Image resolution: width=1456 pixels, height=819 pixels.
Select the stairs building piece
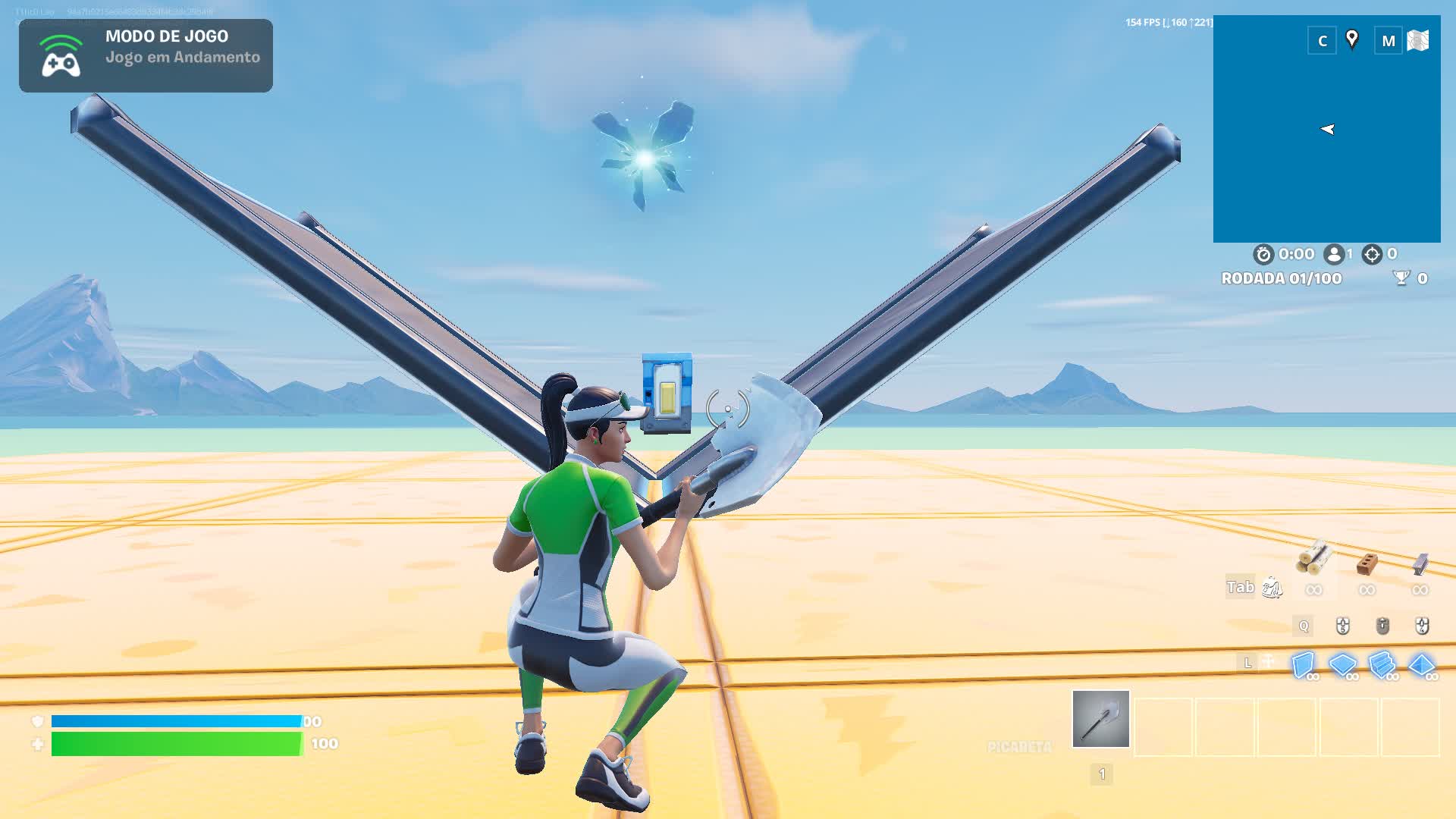pos(1382,665)
